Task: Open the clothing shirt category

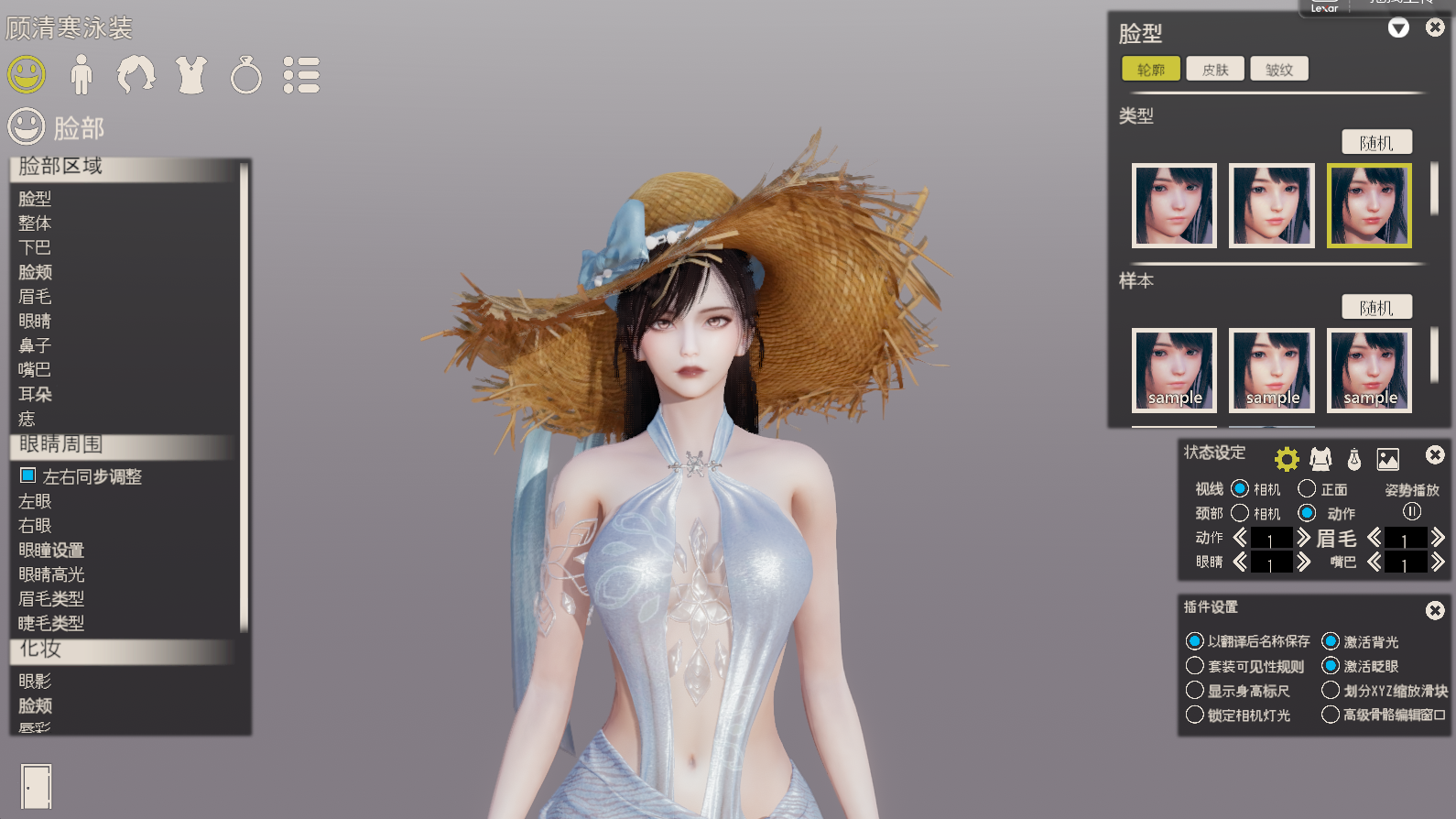Action: pyautogui.click(x=191, y=75)
